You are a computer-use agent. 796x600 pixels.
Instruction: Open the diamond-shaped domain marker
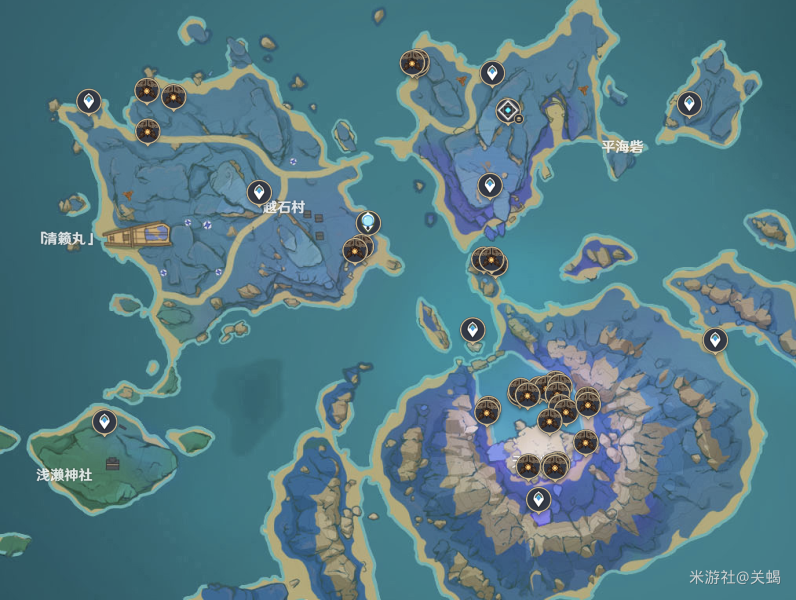(x=509, y=110)
